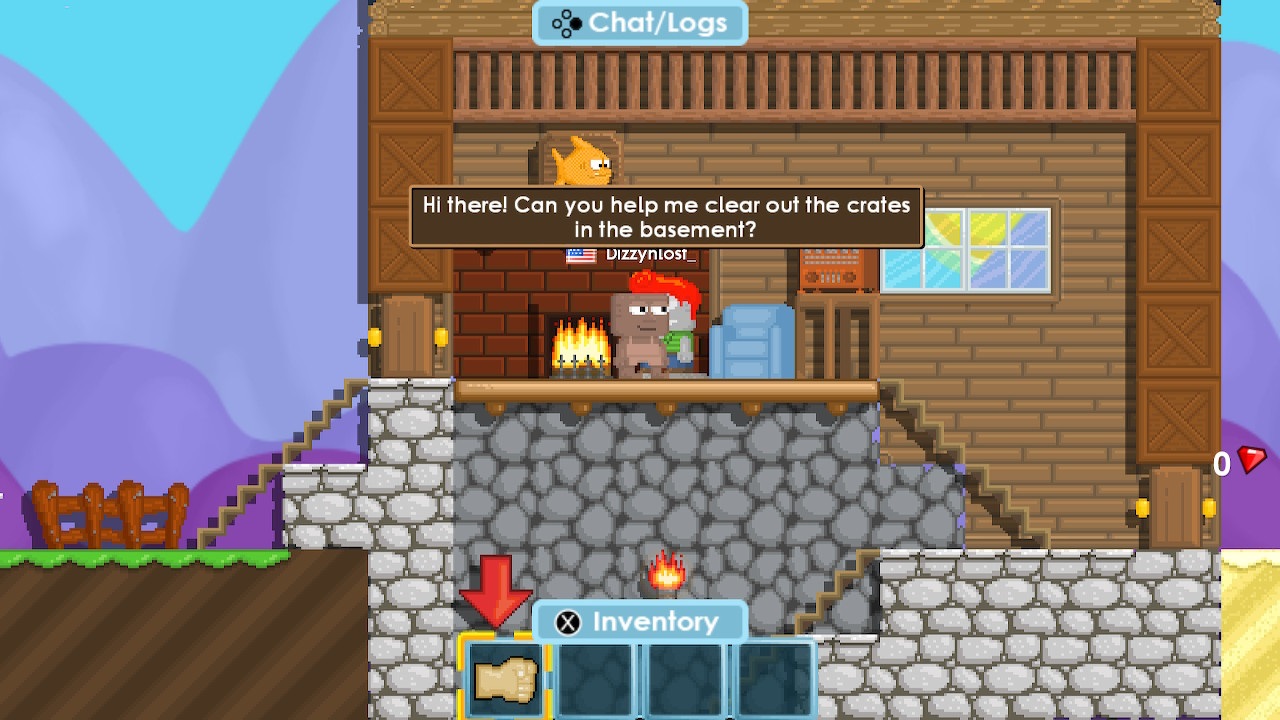
Task: Click the gamepad icon on Chat/Logs button
Action: 566,23
